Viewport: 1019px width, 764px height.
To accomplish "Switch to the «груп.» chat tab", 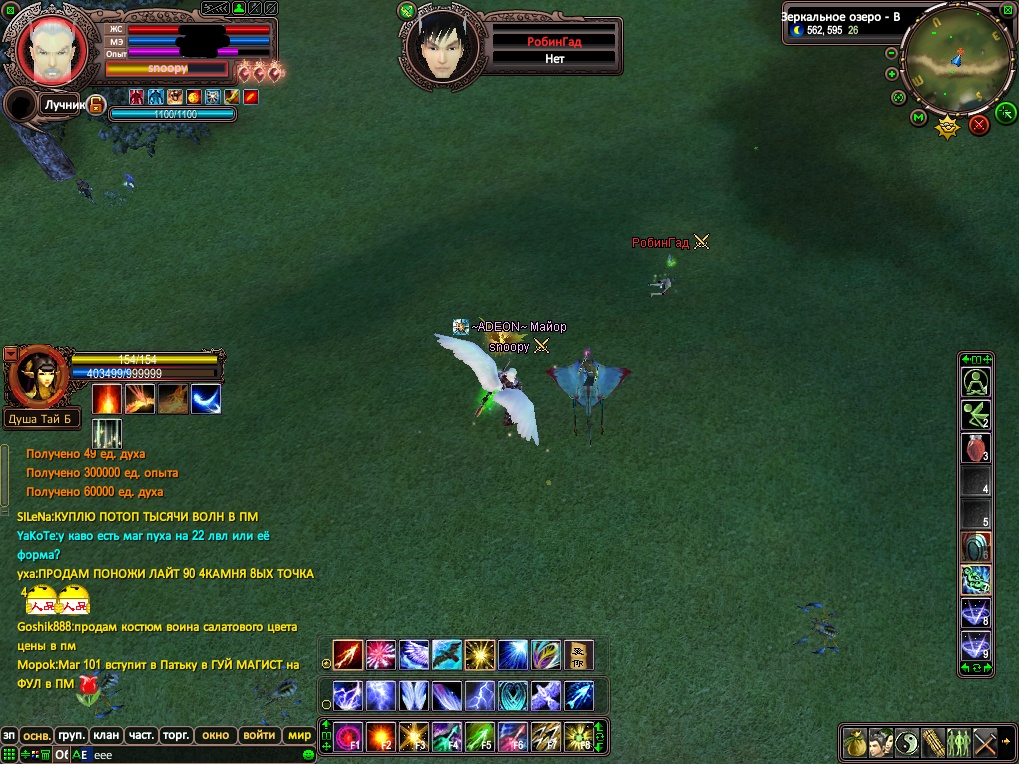I will point(70,735).
